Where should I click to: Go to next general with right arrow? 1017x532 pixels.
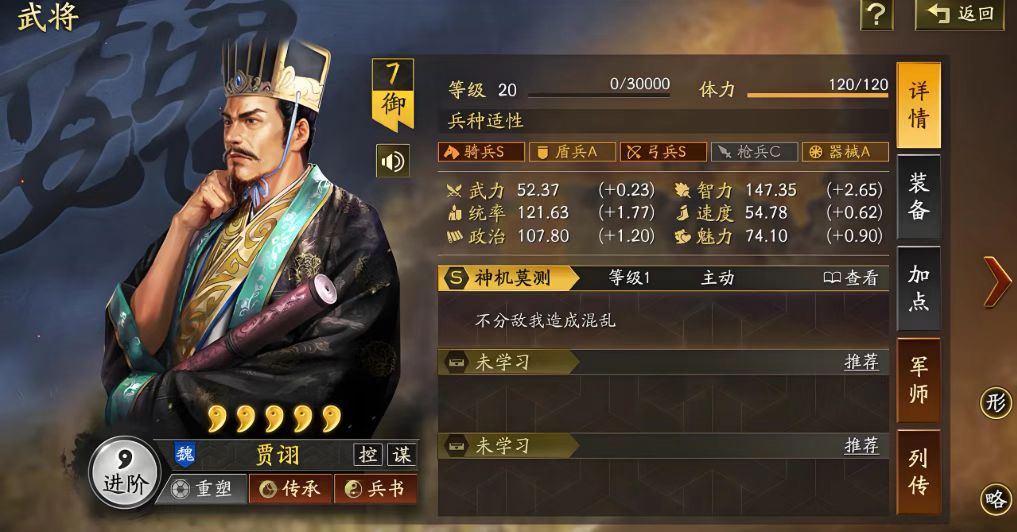point(996,281)
